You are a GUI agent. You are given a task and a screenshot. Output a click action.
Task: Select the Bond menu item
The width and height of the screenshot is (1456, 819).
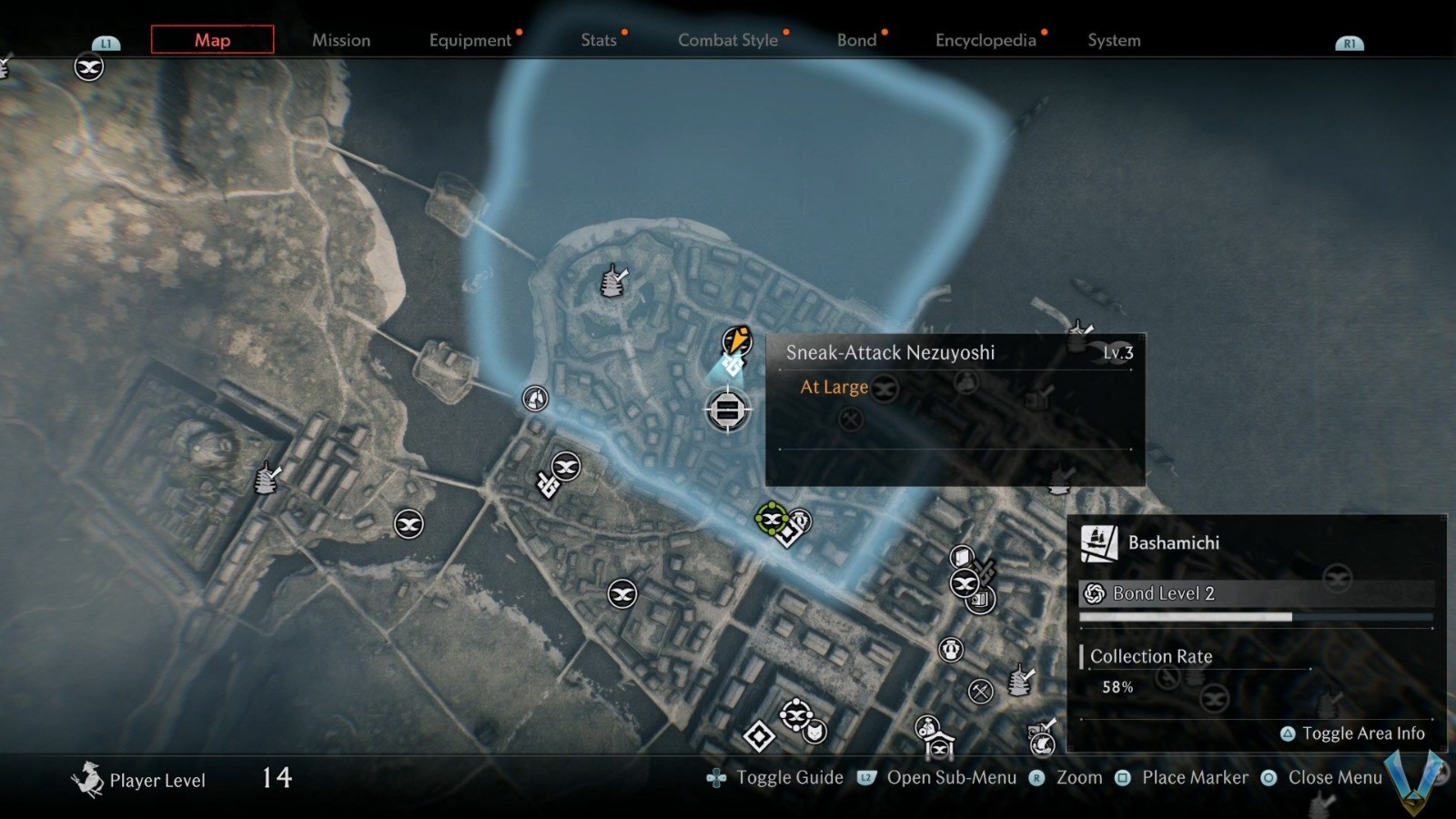(x=856, y=40)
